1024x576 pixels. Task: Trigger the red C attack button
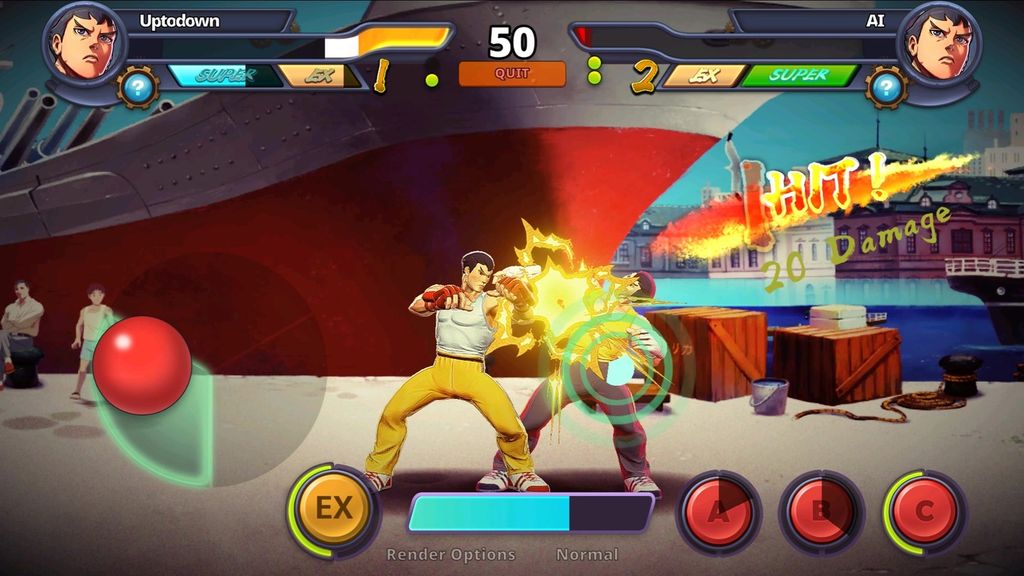tap(924, 513)
